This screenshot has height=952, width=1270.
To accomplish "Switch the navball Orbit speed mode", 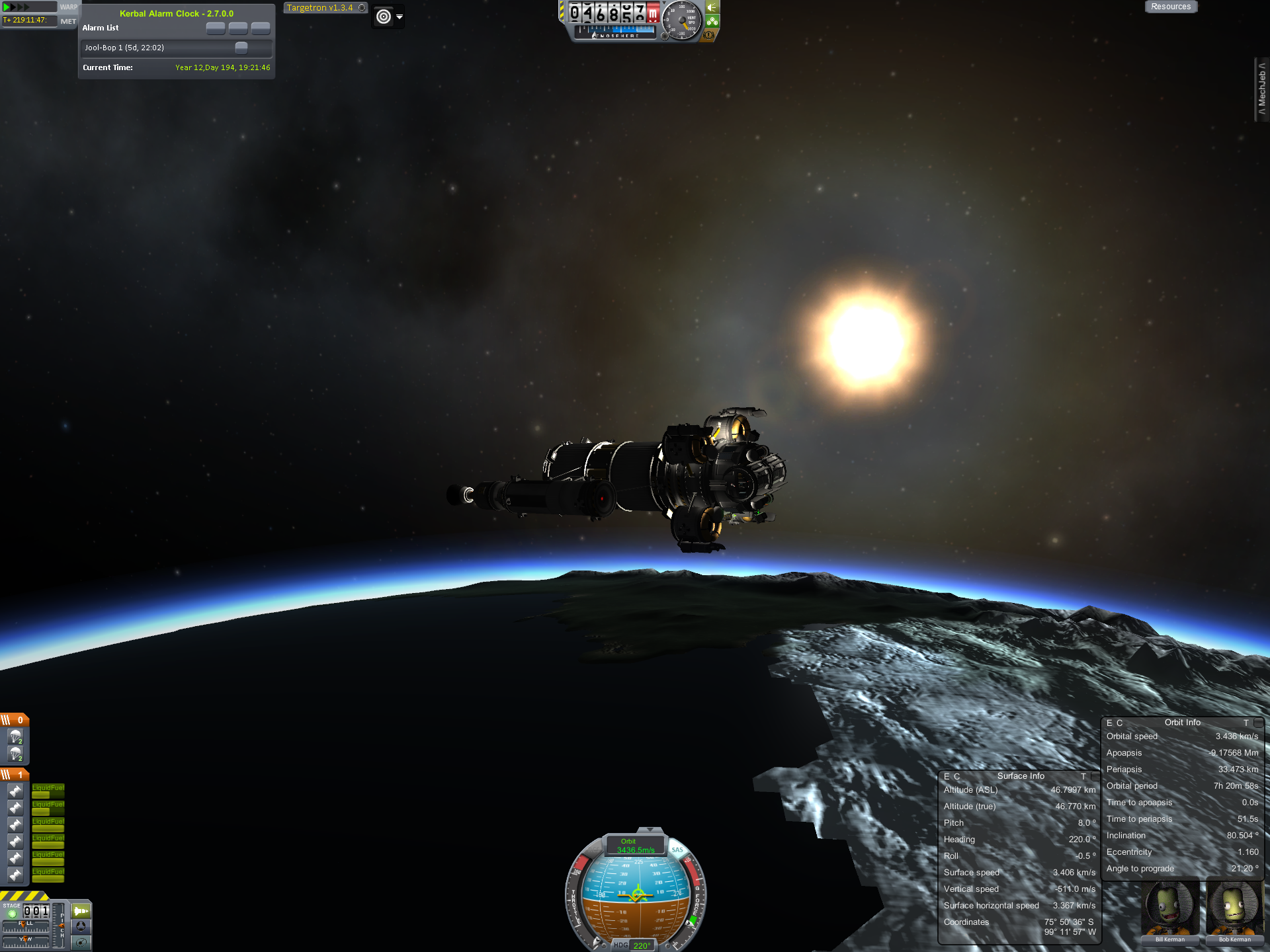I will tap(635, 846).
